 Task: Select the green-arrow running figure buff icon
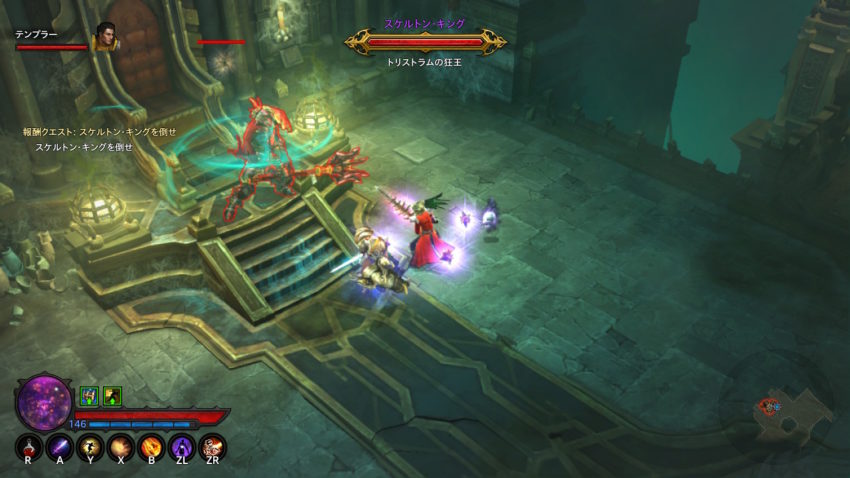coord(112,395)
